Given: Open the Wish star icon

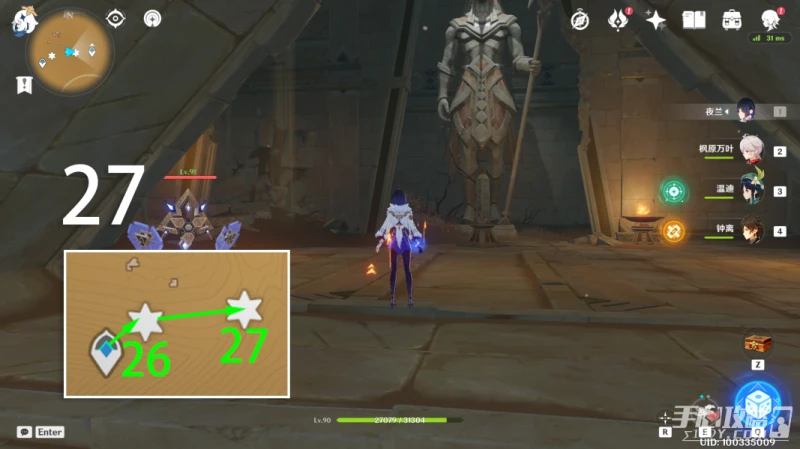Looking at the screenshot, I should [656, 20].
